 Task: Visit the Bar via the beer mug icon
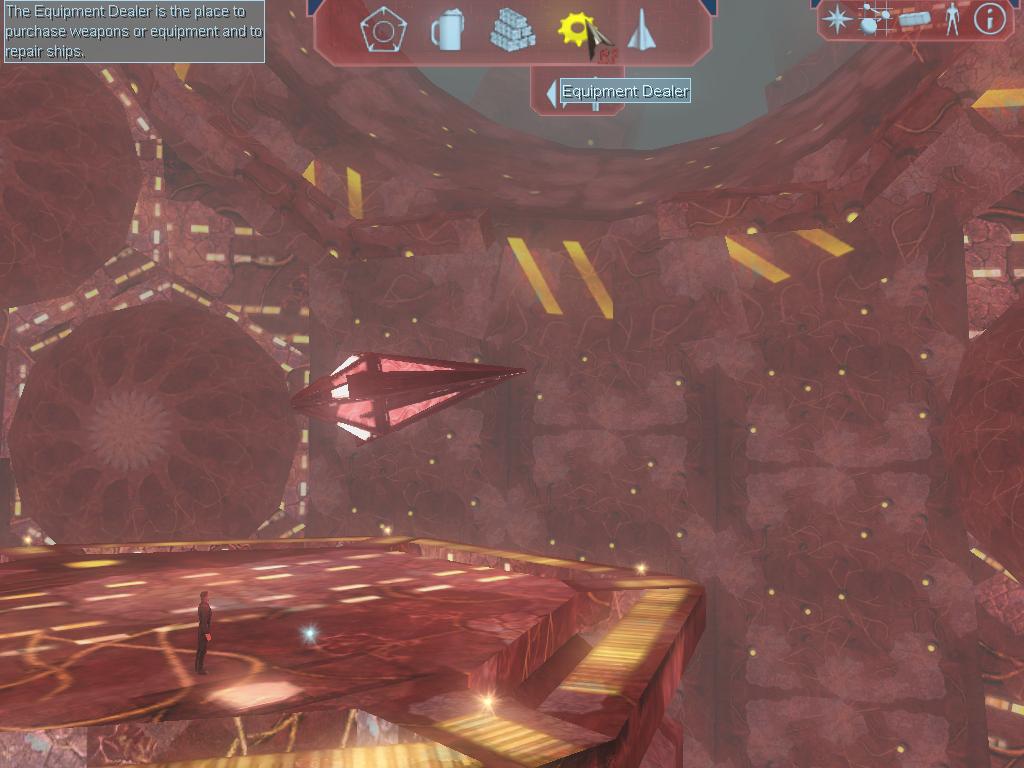(x=447, y=30)
